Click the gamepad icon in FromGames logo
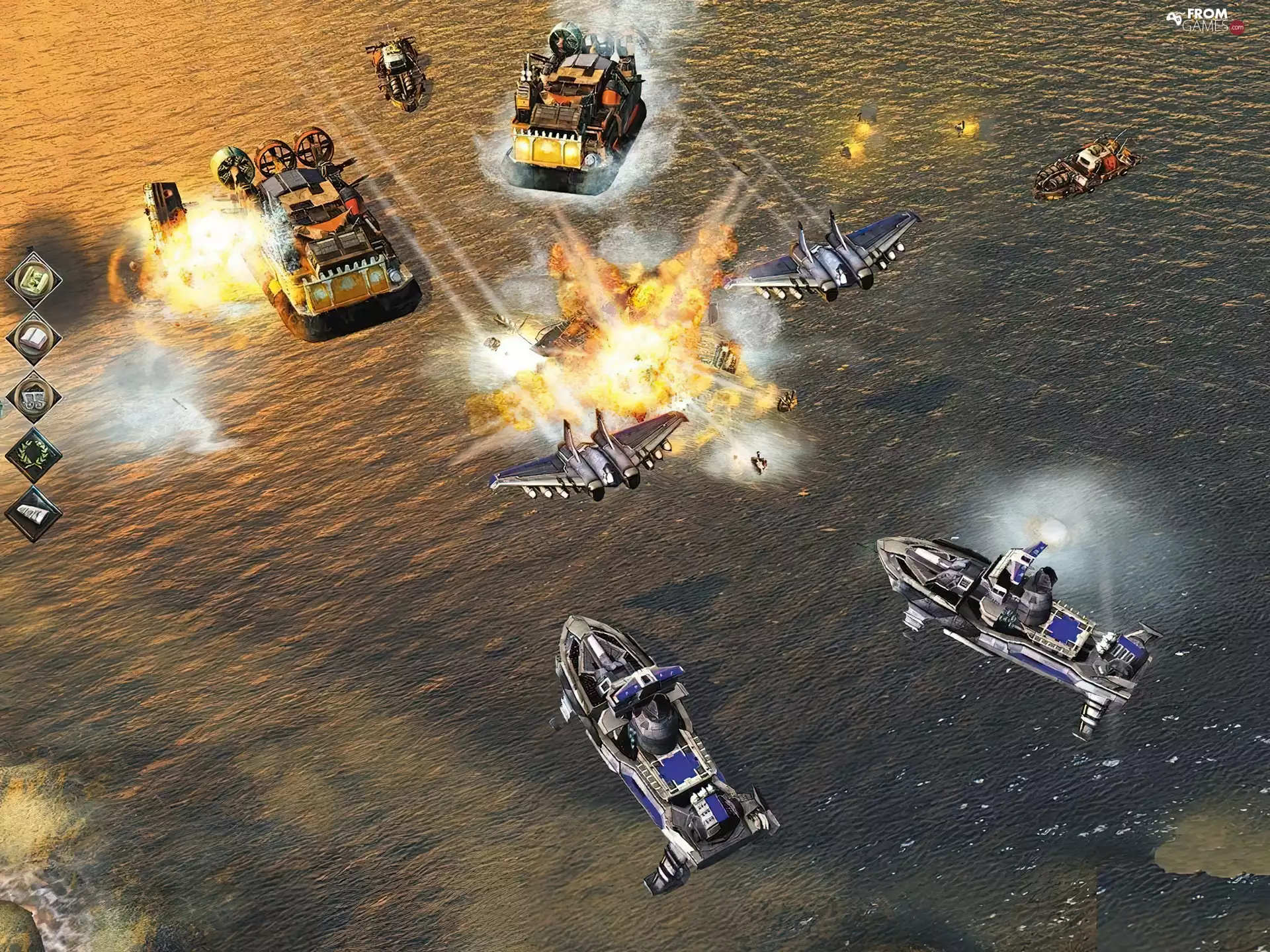Viewport: 1270px width, 952px height. click(1174, 18)
